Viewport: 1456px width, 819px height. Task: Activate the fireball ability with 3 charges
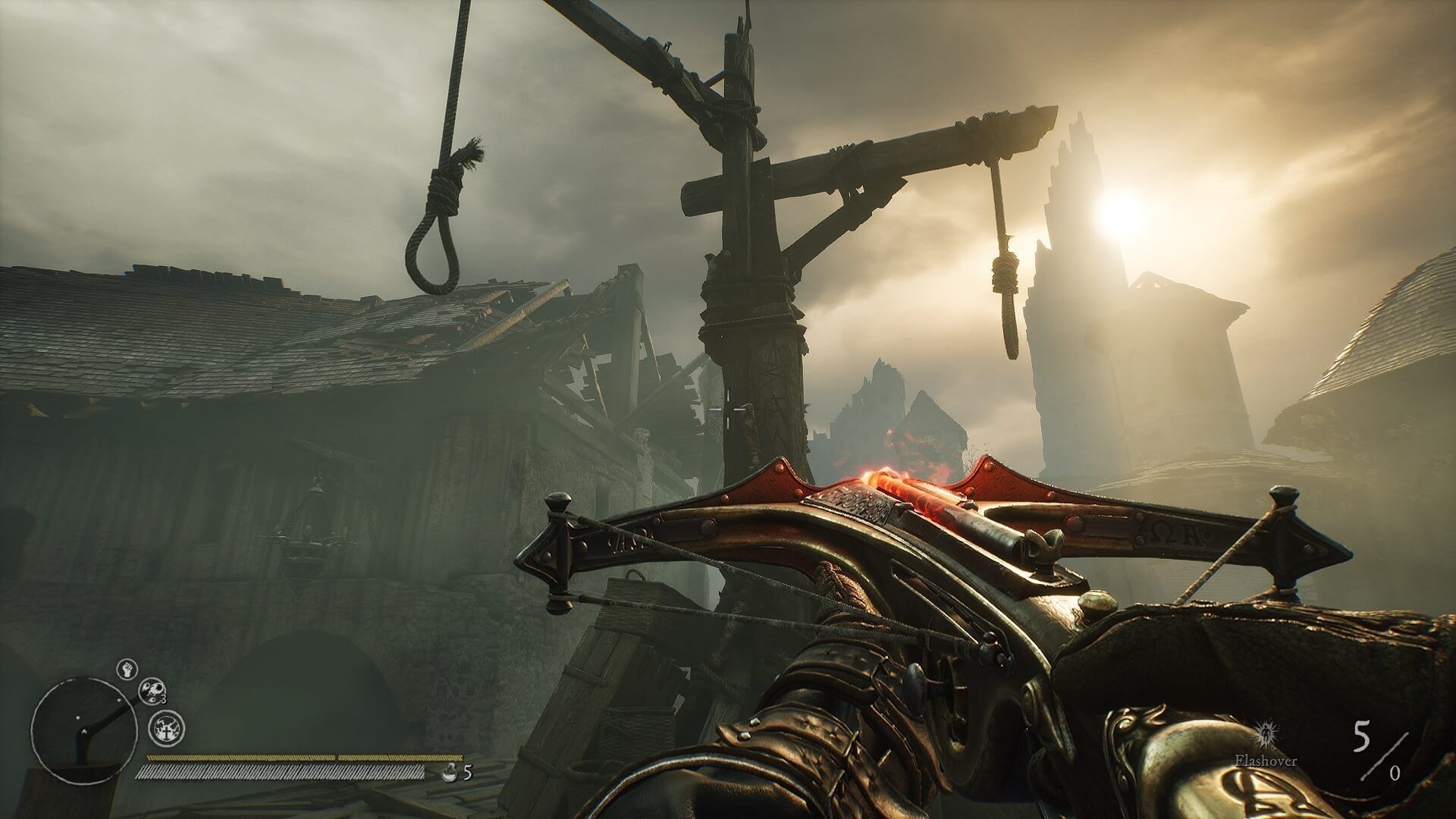tap(152, 690)
